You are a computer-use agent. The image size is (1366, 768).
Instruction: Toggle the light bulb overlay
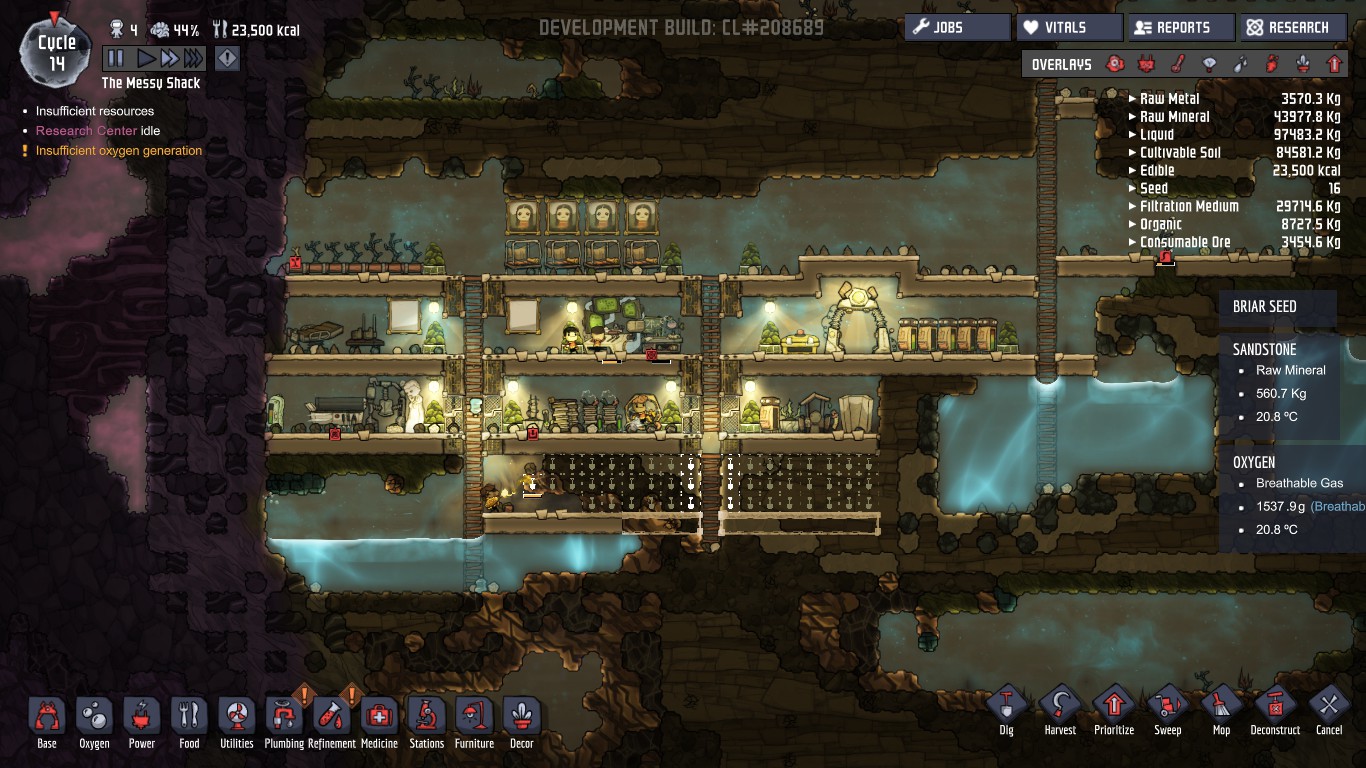pos(1209,65)
